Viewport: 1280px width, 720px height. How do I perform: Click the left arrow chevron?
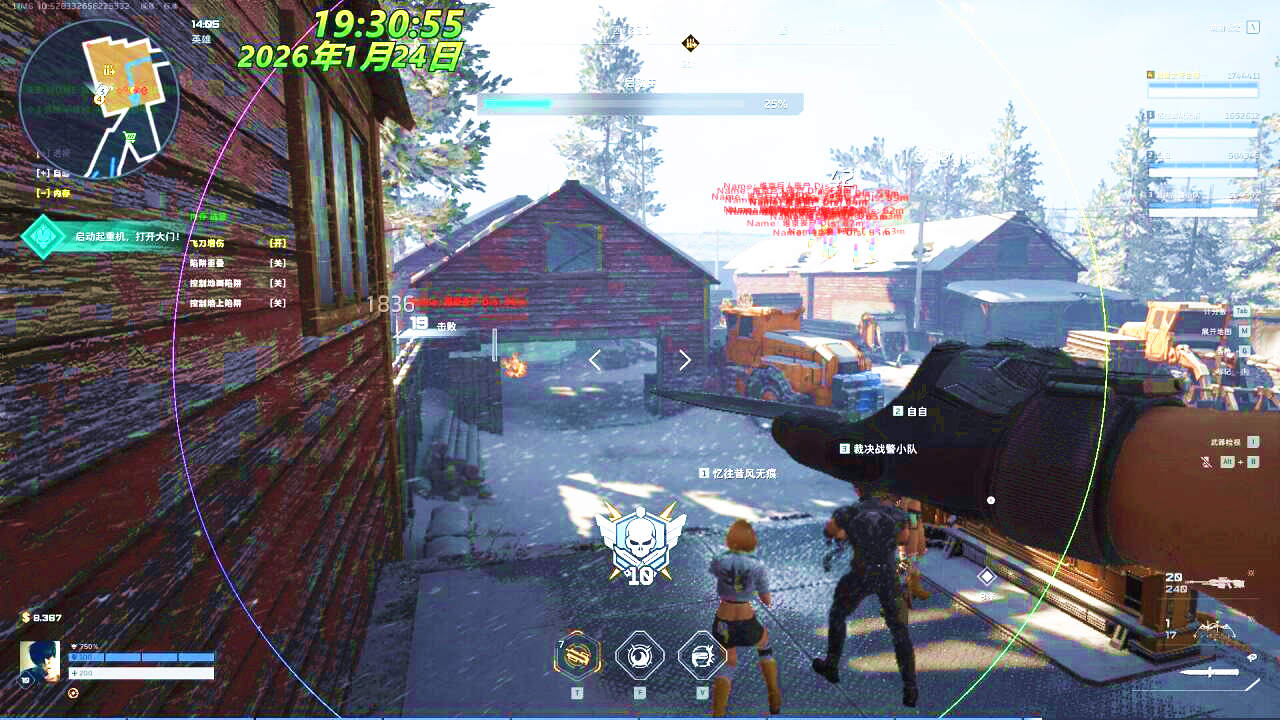pos(595,360)
